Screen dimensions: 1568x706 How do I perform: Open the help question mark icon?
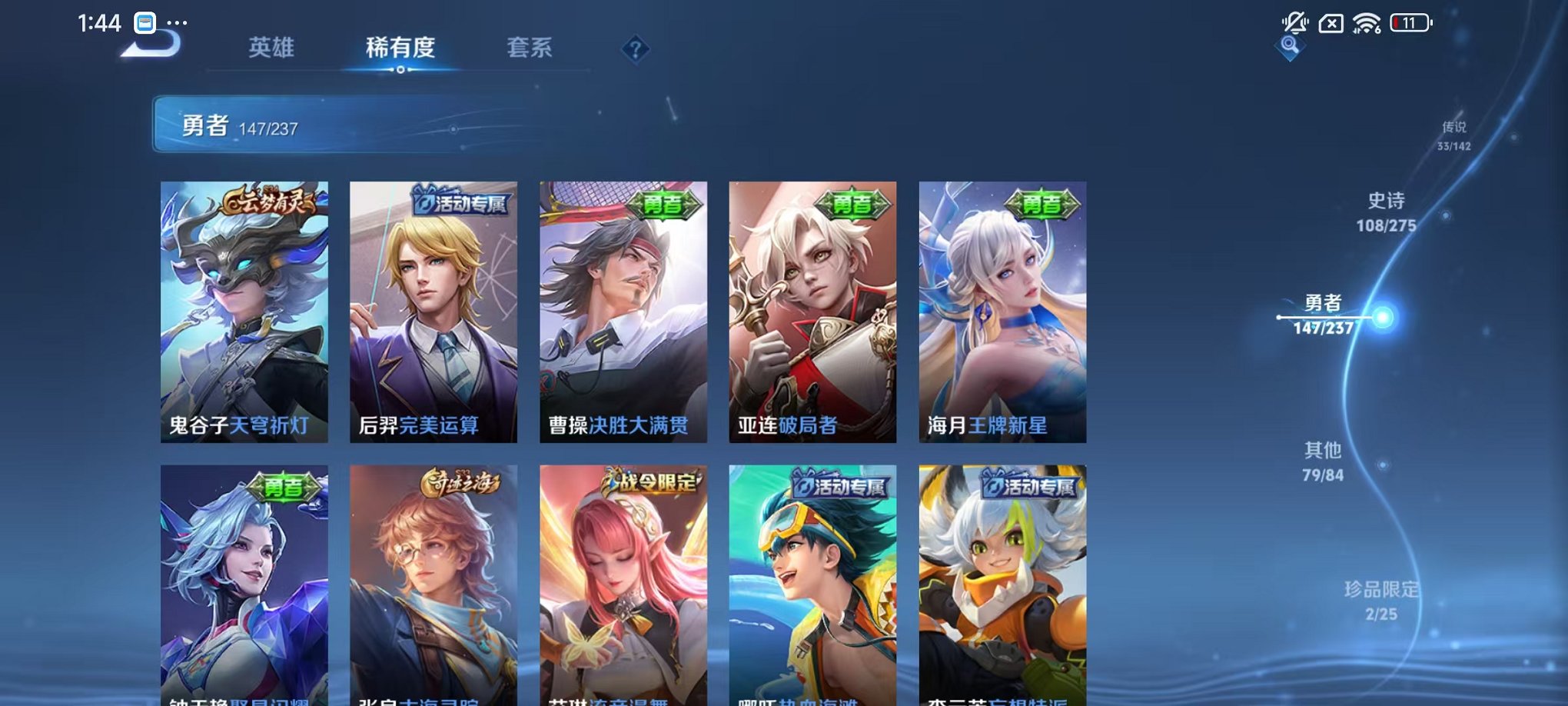click(634, 49)
